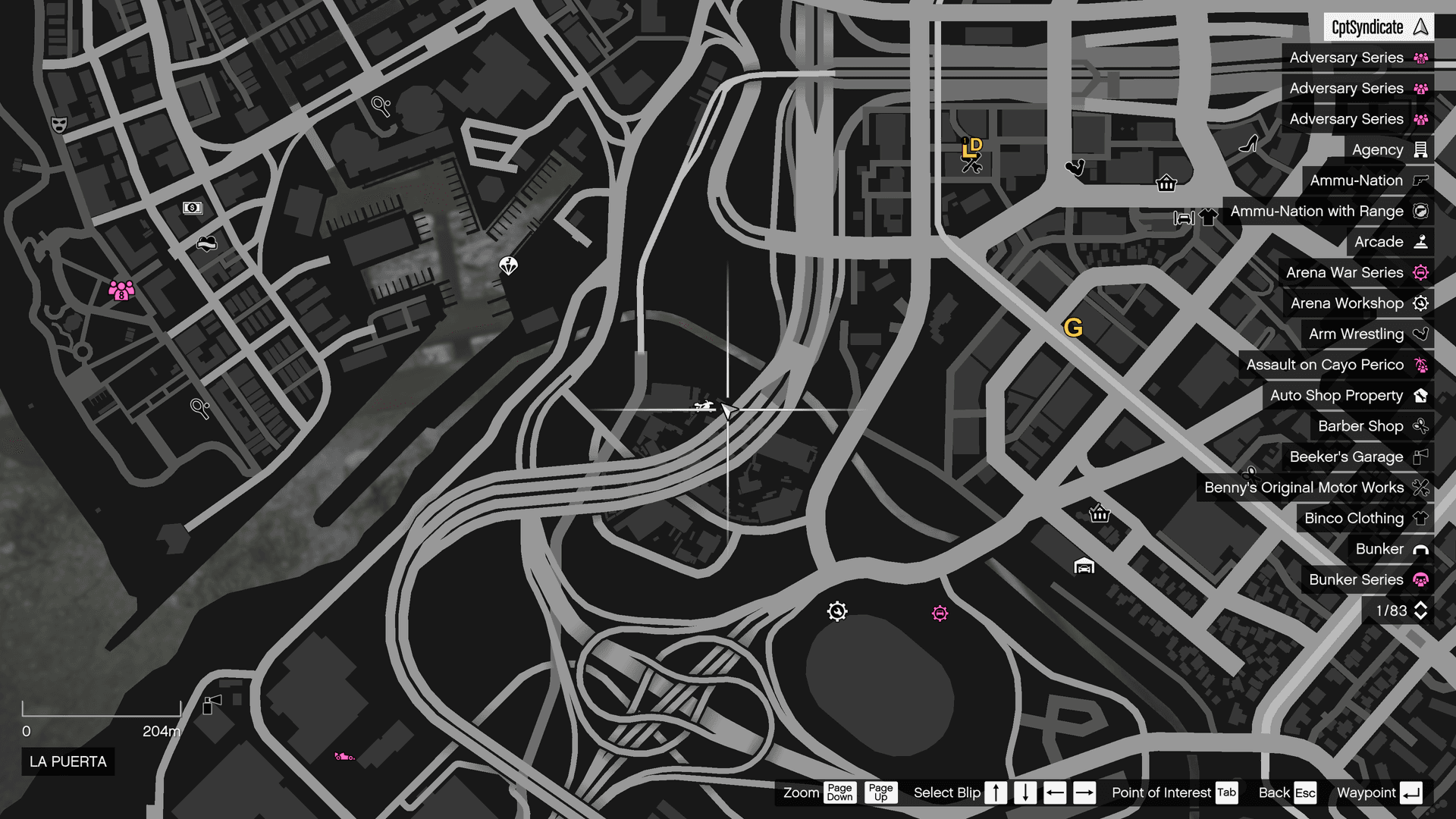Toggle the Arena War Series legend entry
This screenshot has height=819, width=1456.
pos(1357,272)
